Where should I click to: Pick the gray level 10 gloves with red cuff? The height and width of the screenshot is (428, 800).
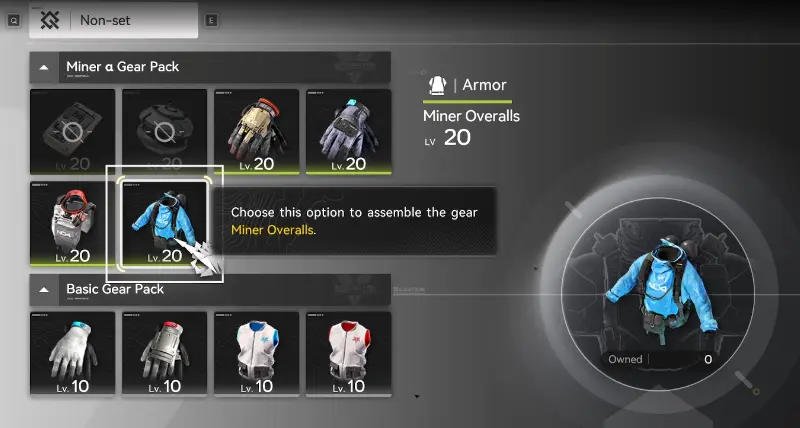(x=163, y=354)
